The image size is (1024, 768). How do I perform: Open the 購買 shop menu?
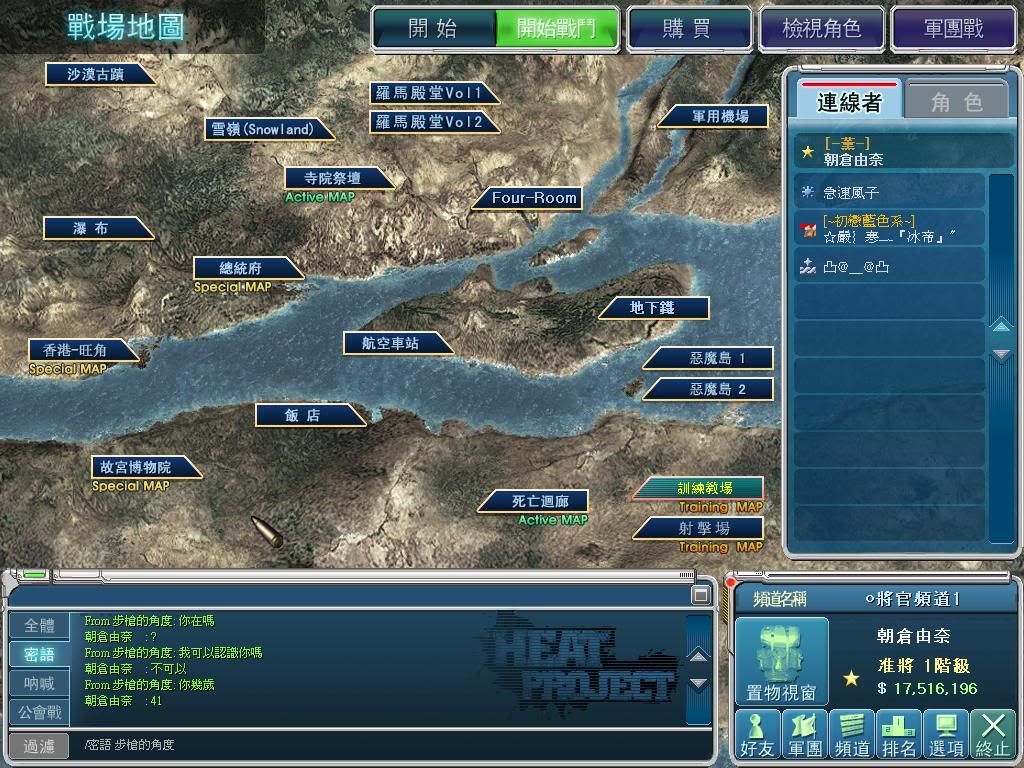[x=687, y=28]
